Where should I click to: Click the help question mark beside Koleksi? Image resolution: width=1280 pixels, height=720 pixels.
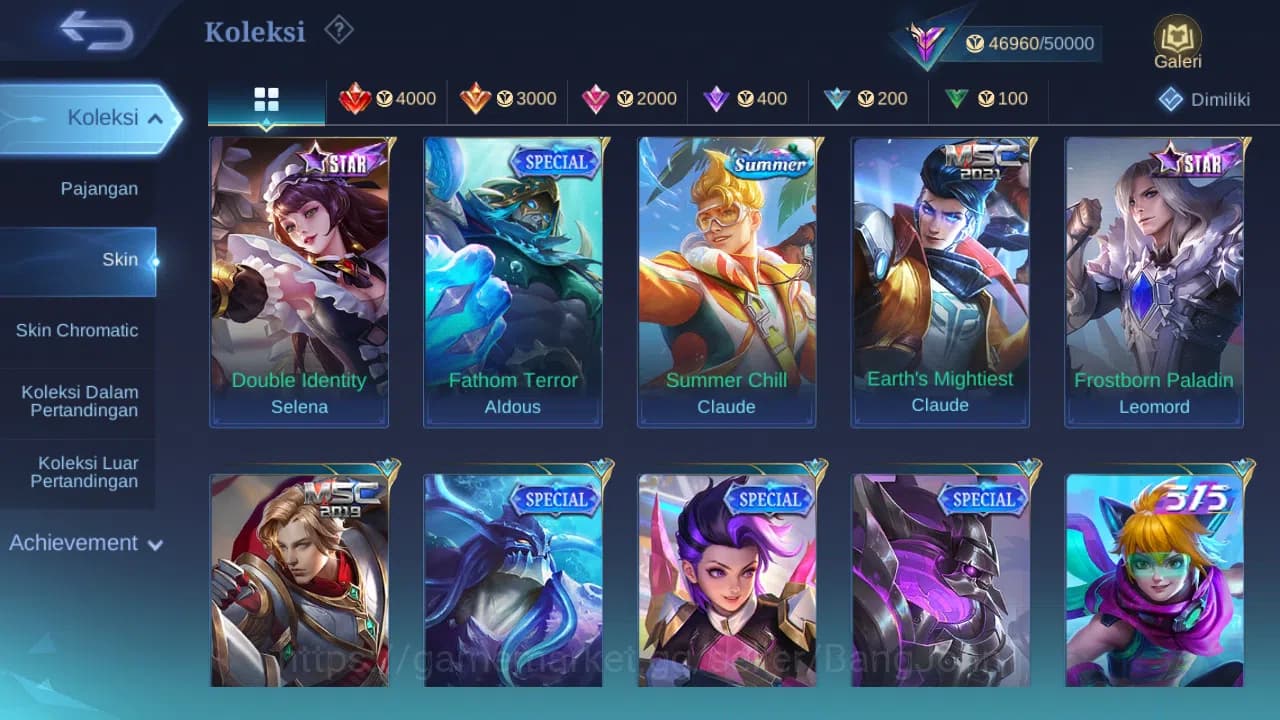point(338,30)
